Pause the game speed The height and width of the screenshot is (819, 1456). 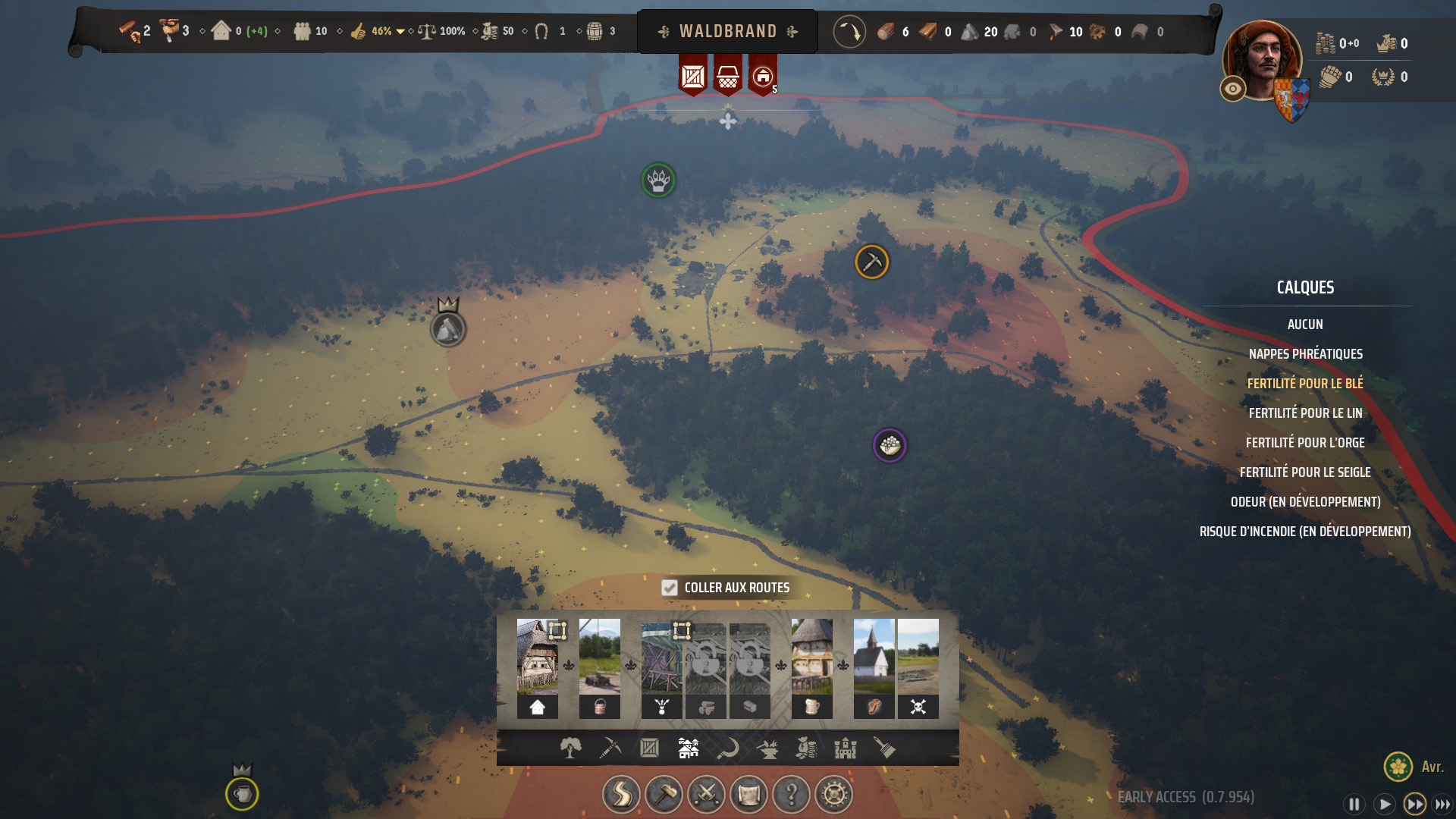[1354, 804]
